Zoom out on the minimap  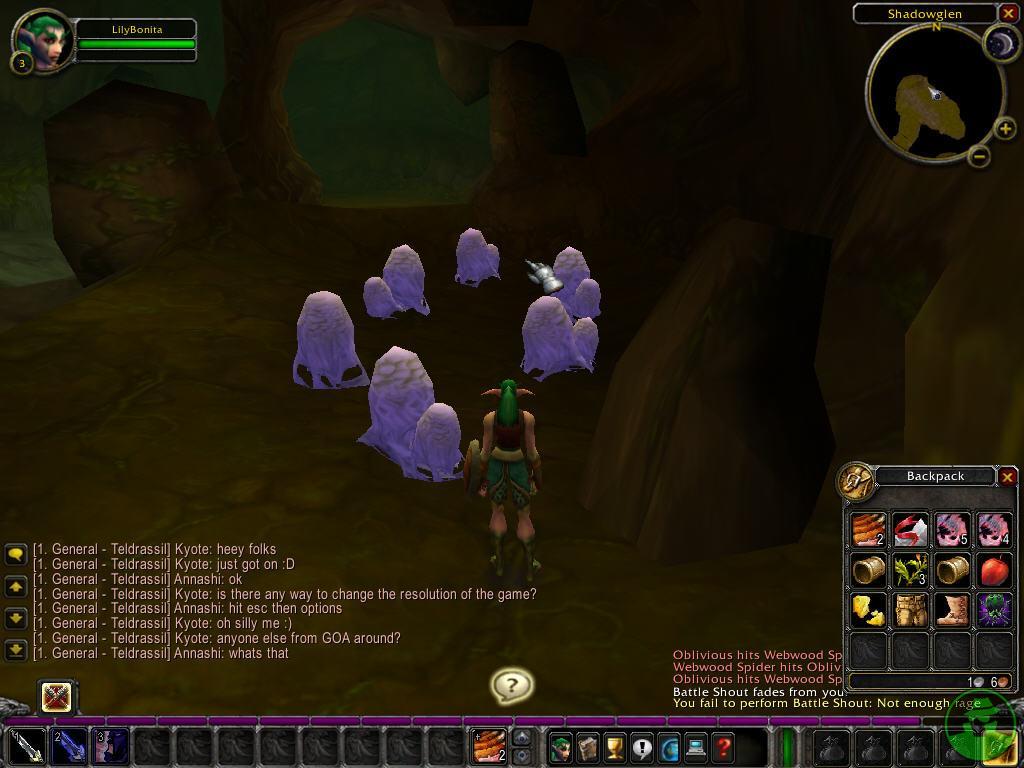pos(980,155)
